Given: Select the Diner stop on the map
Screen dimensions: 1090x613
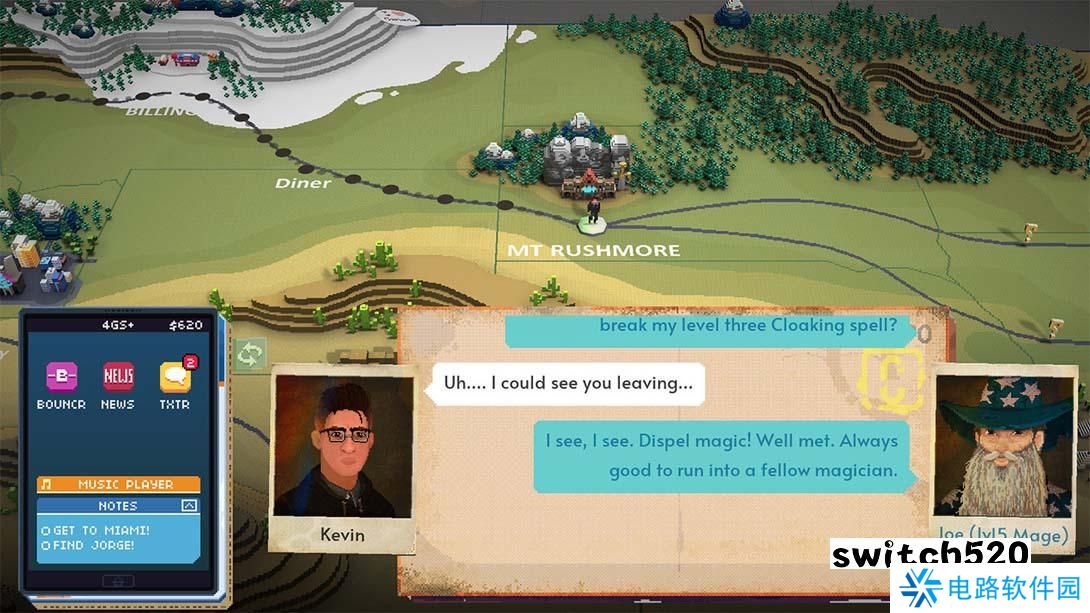Looking at the screenshot, I should coord(303,183).
